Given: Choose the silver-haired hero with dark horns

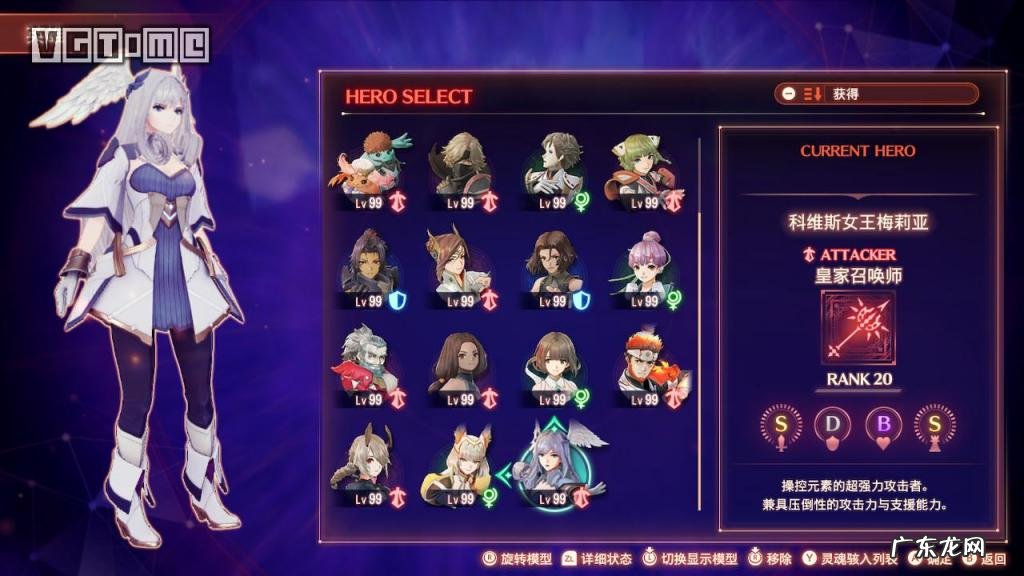Looking at the screenshot, I should click(372, 464).
